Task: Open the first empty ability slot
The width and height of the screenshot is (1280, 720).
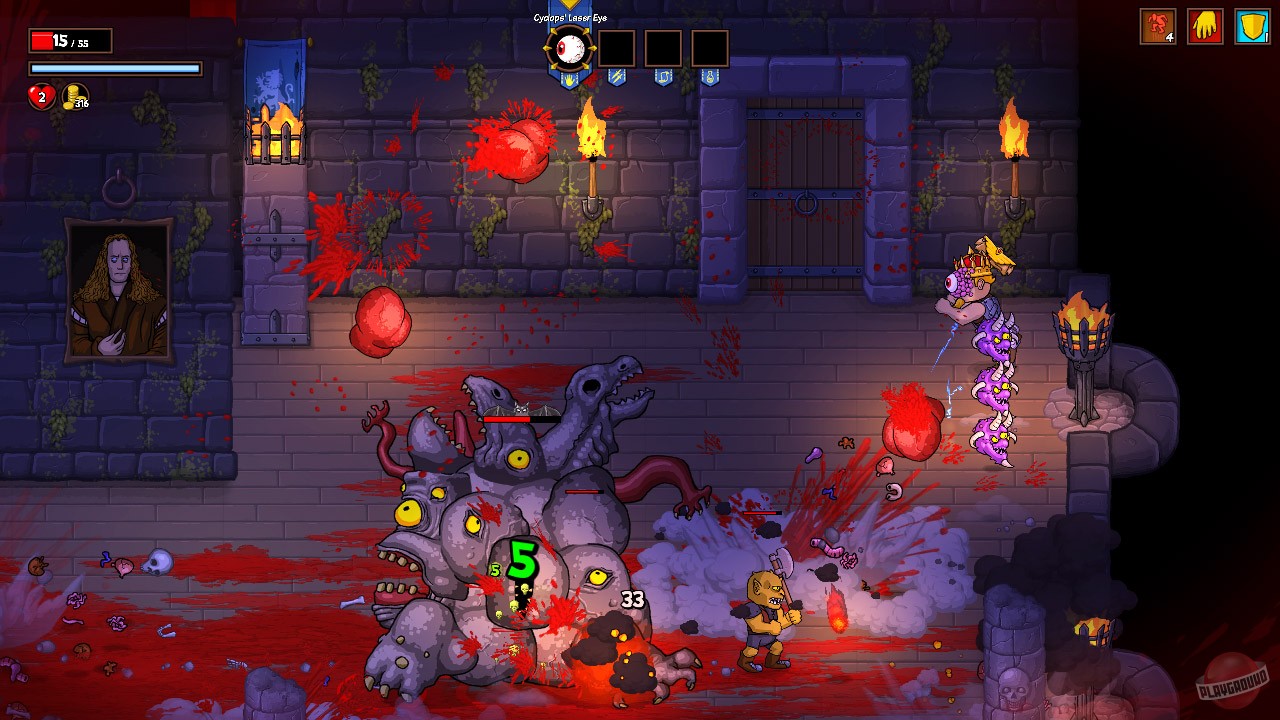Action: [617, 48]
